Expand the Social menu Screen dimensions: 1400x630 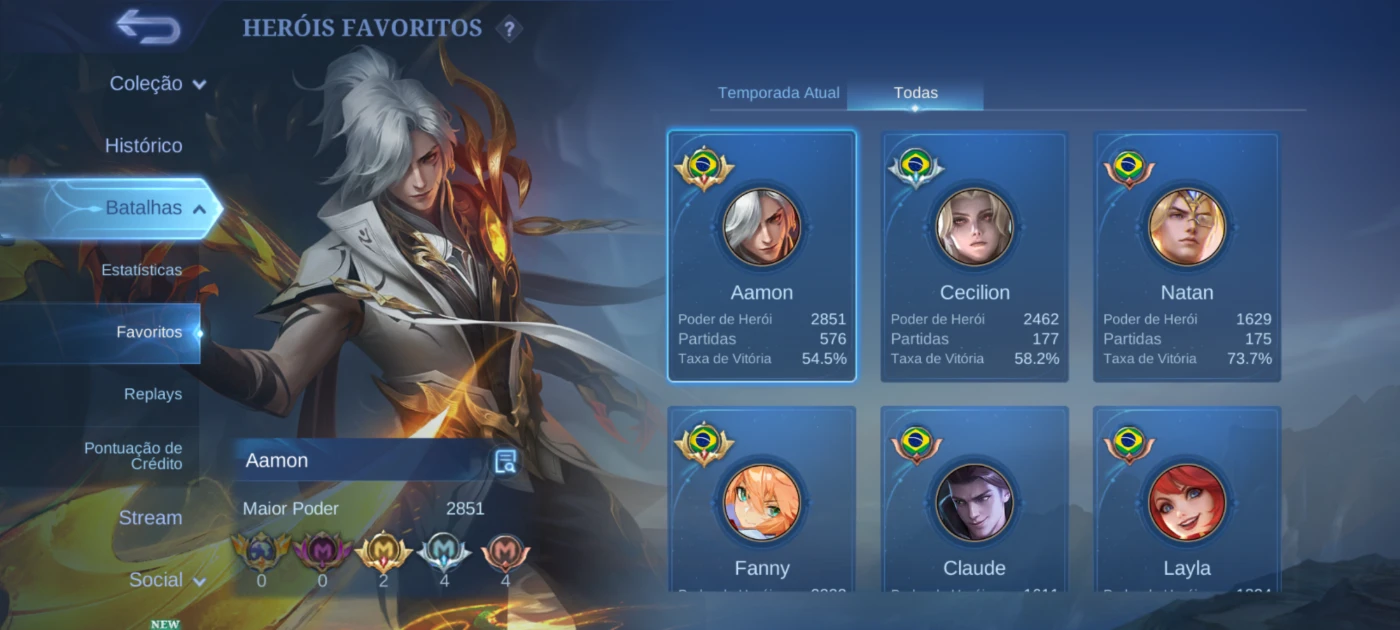coord(166,580)
